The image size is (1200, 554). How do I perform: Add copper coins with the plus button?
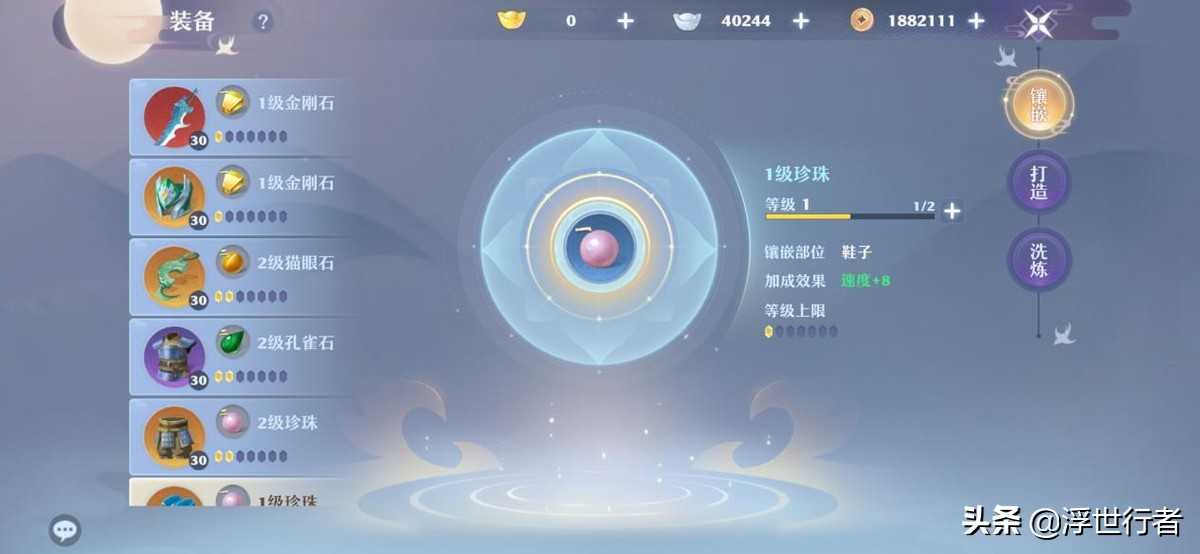[x=976, y=21]
